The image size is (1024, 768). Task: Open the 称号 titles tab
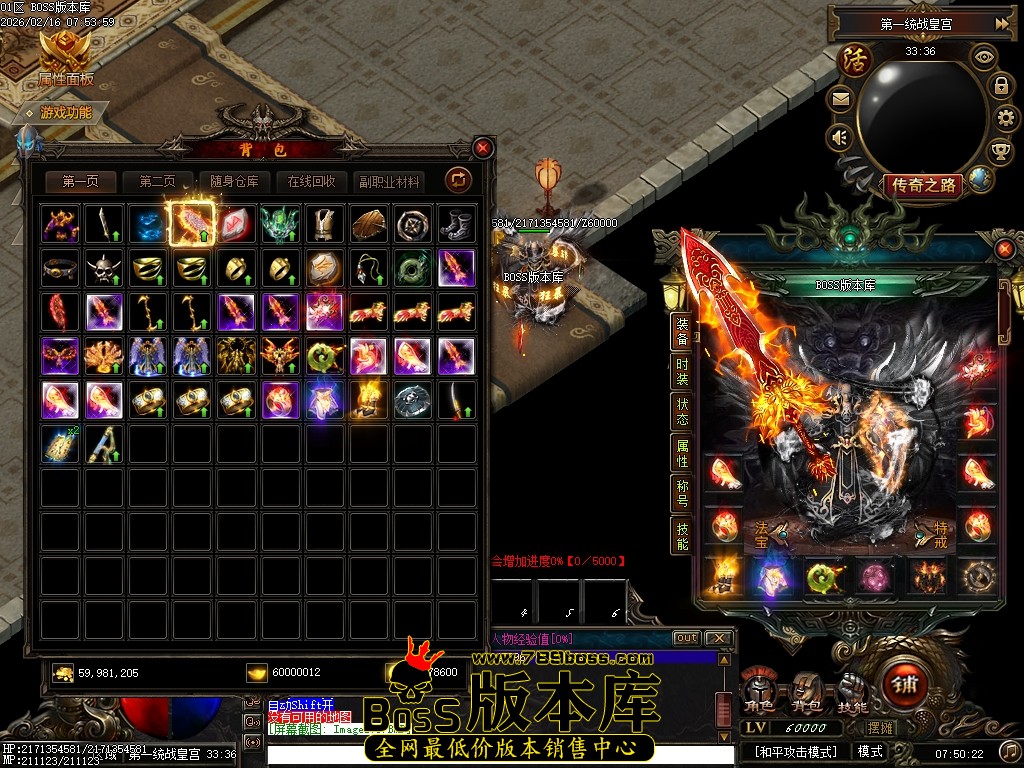tap(682, 493)
